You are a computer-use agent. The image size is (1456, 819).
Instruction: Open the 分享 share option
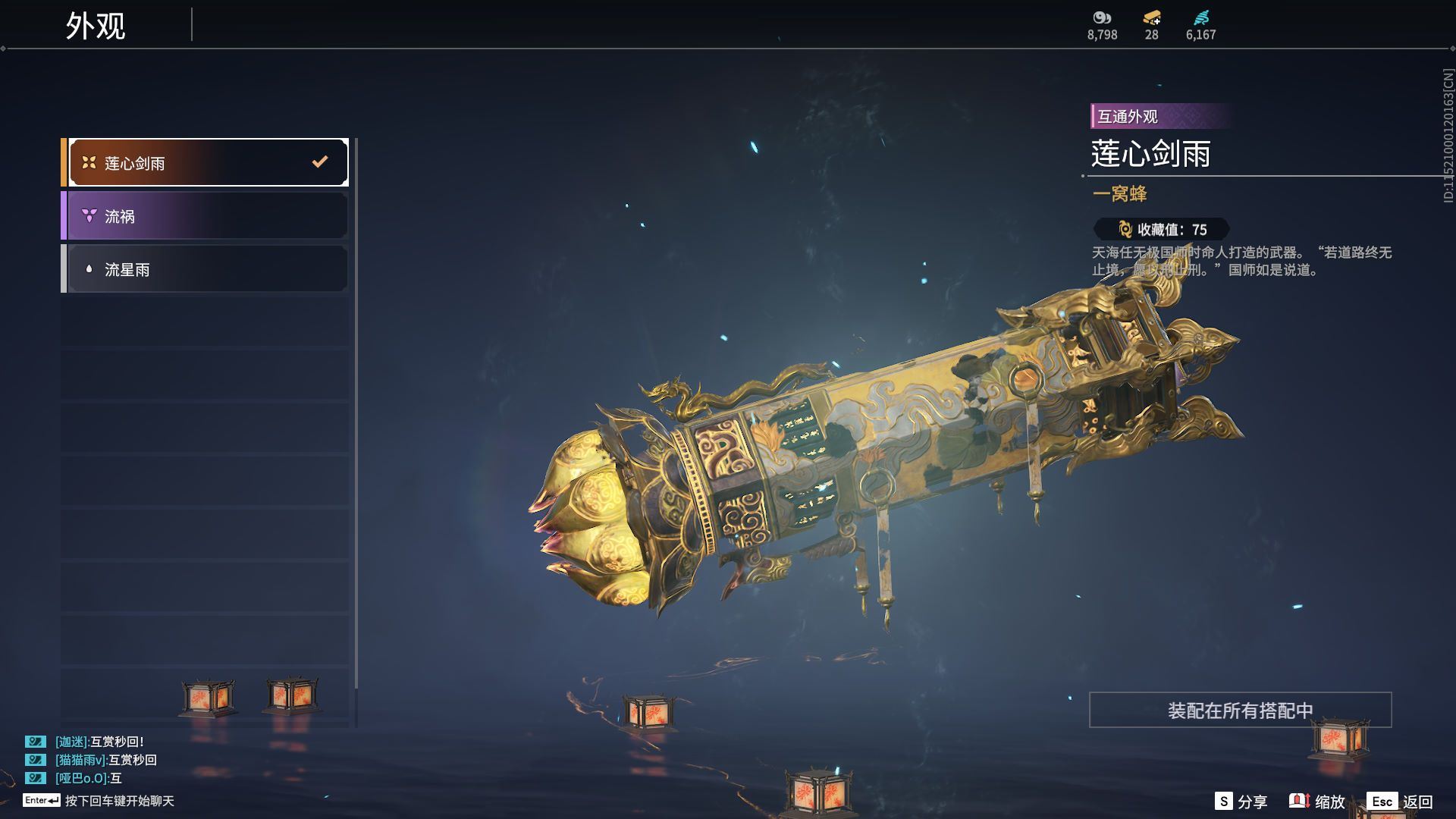pyautogui.click(x=1241, y=802)
